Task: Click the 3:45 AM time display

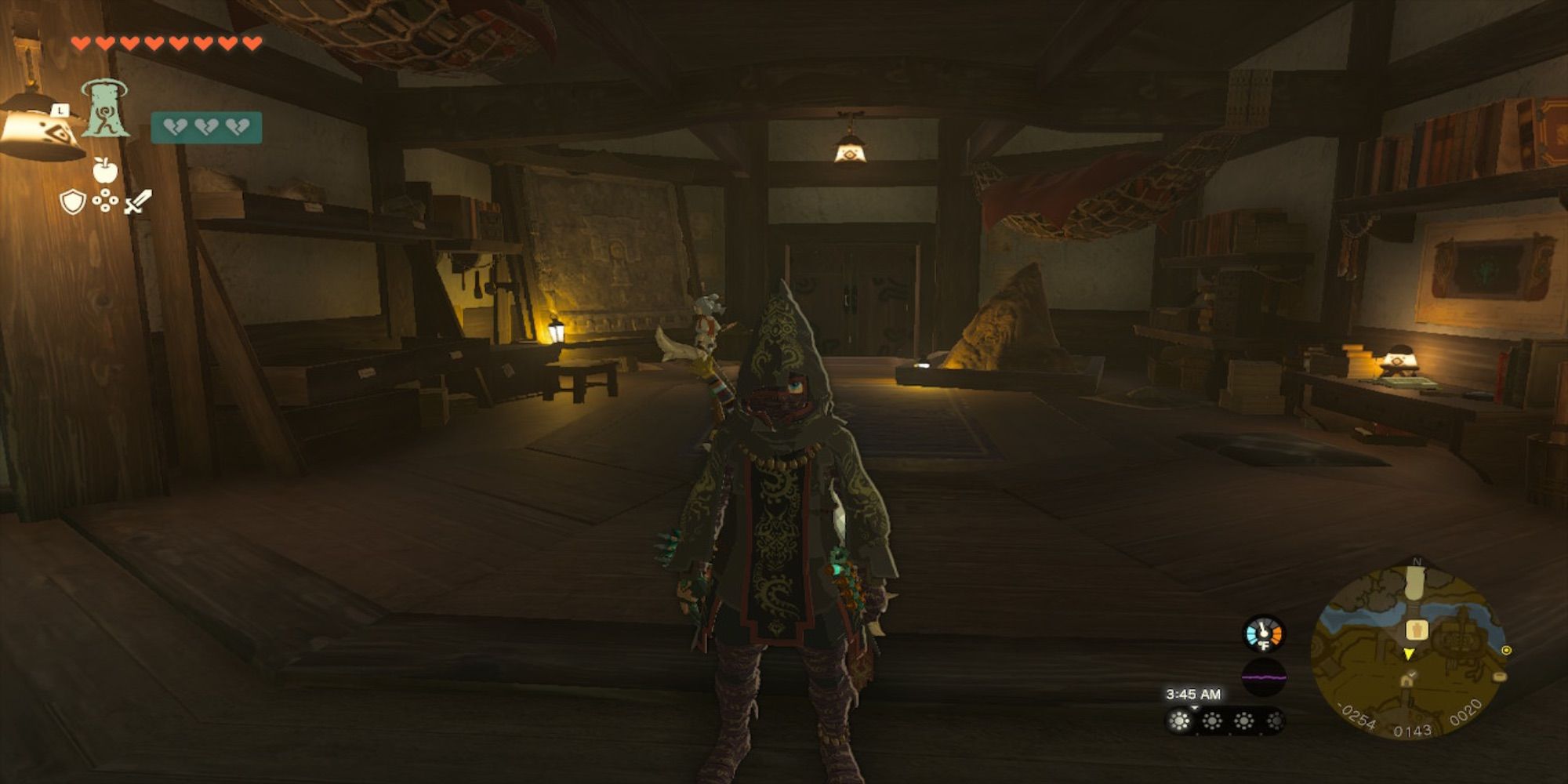Action: coord(1193,694)
